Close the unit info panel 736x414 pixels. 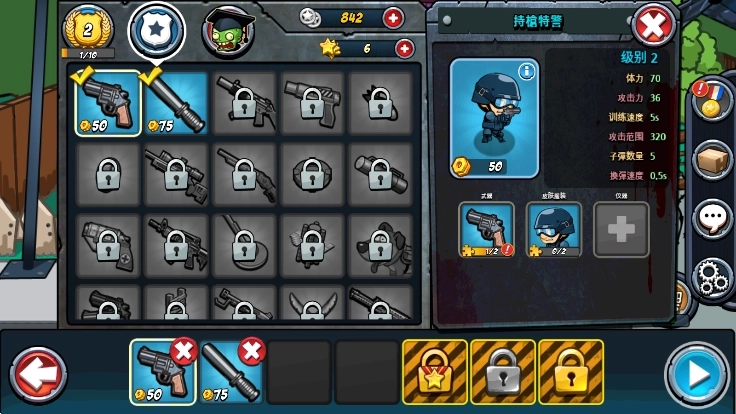click(x=653, y=23)
